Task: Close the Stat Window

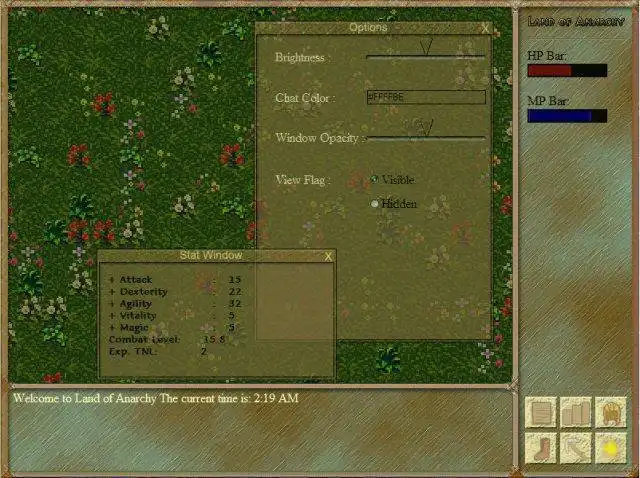Action: click(x=328, y=256)
